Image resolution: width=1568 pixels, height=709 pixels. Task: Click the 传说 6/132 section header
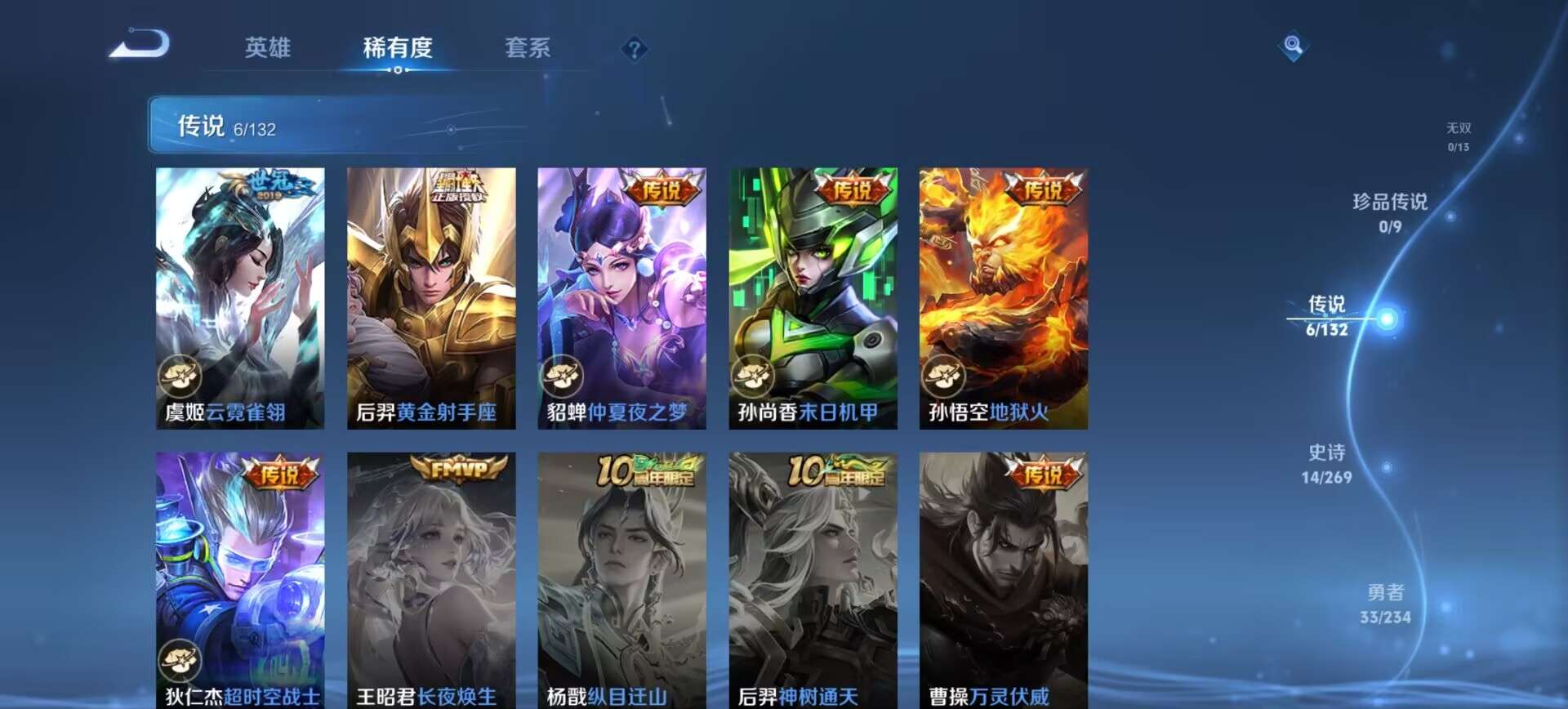pos(225,127)
